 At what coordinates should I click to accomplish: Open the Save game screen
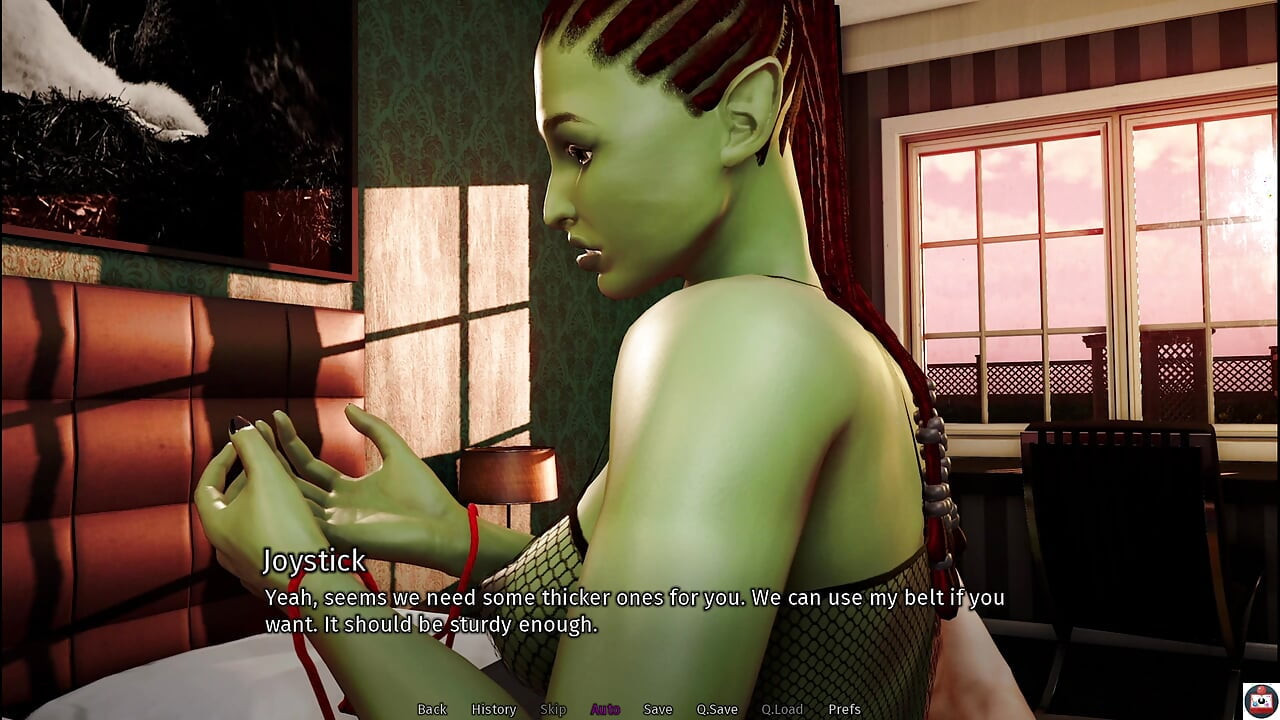tap(658, 709)
